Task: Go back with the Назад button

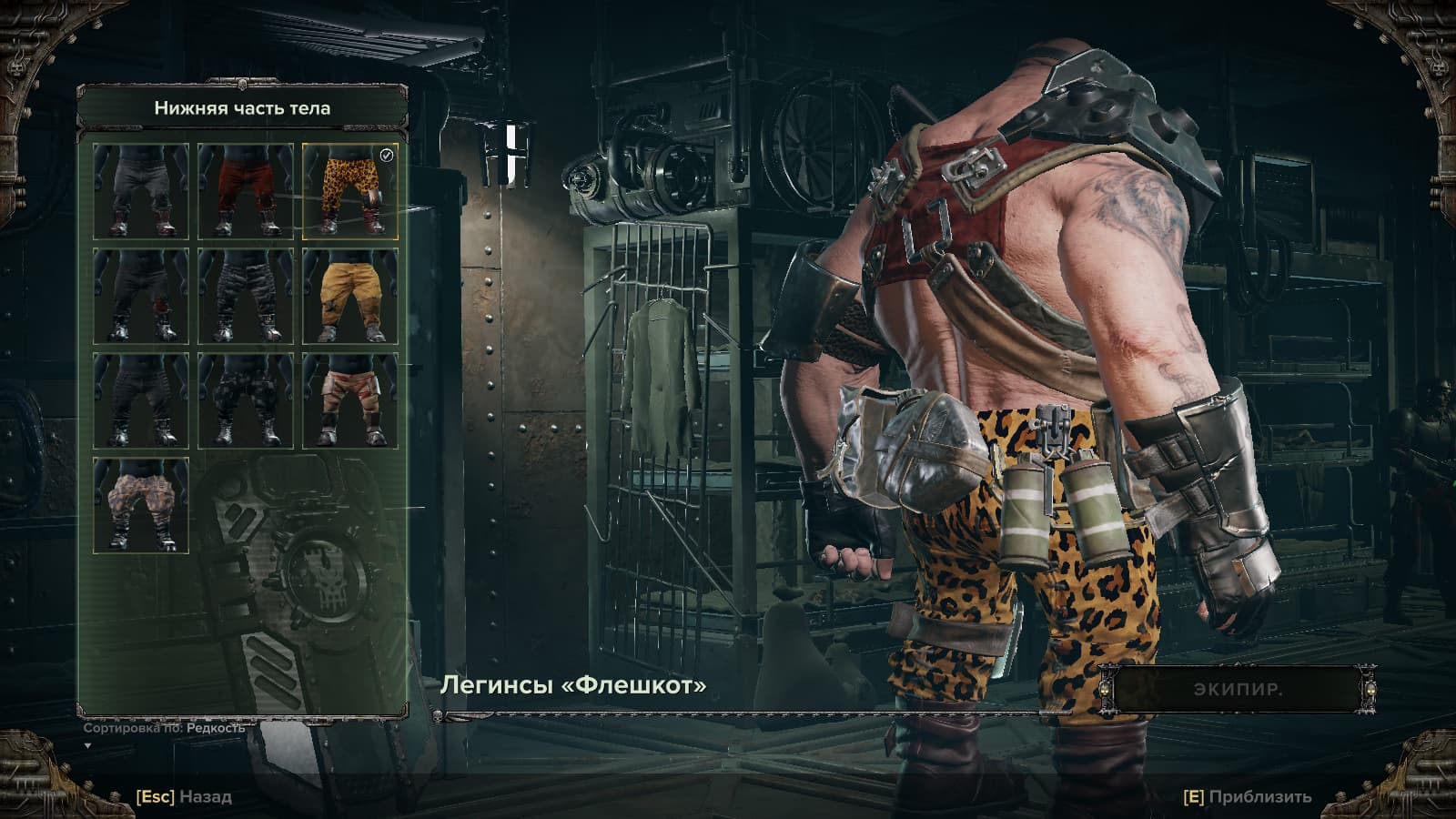Action: [x=185, y=796]
